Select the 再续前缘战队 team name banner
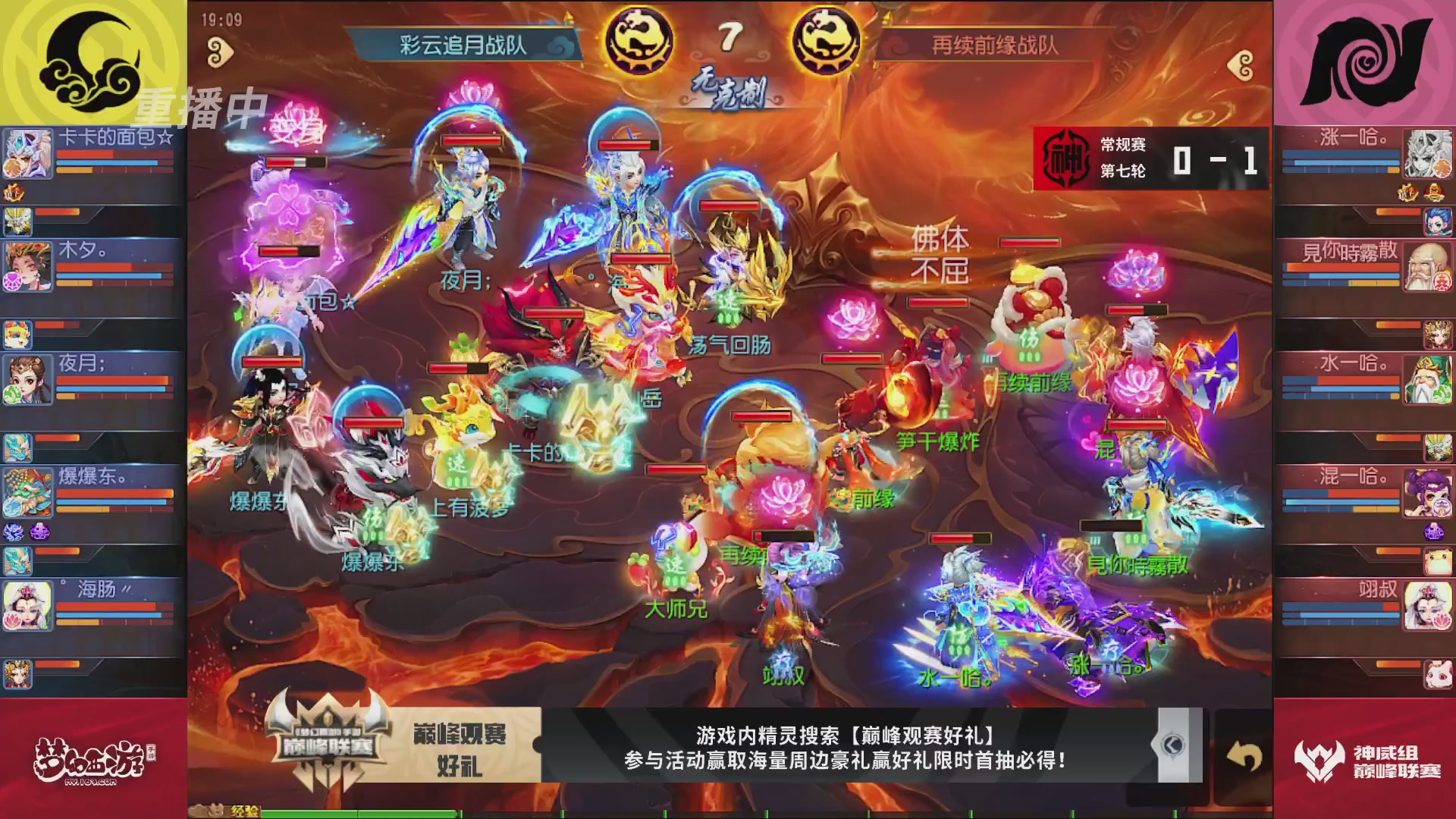The width and height of the screenshot is (1456, 819). click(x=993, y=43)
